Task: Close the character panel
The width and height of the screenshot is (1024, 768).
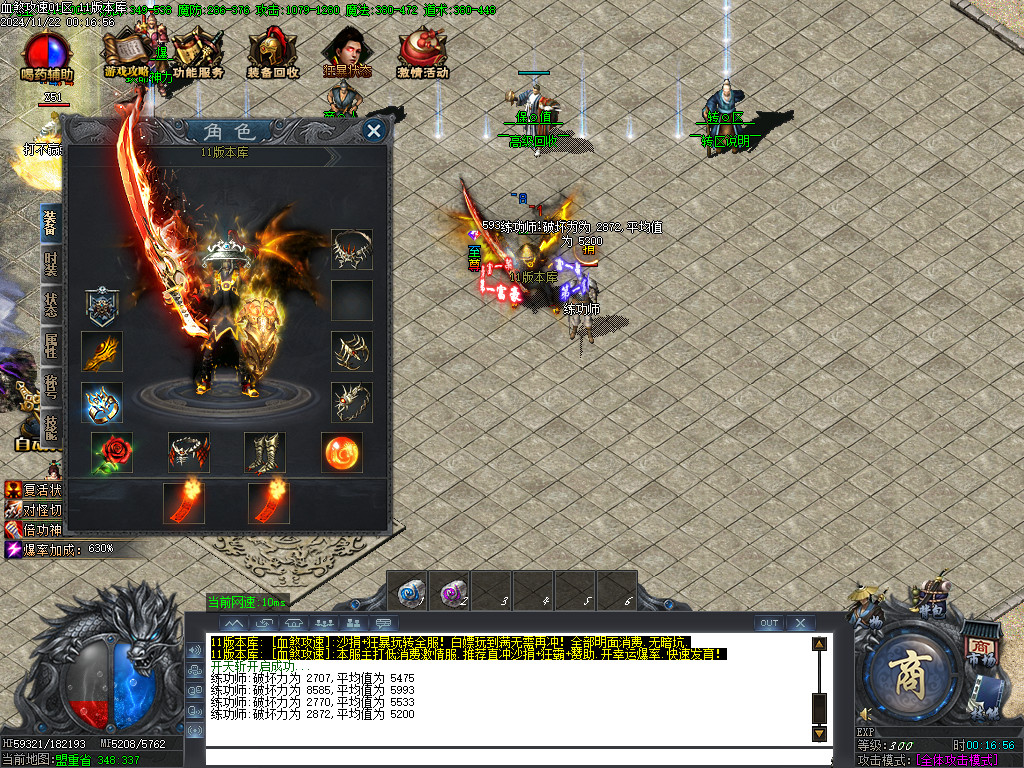Action: tap(374, 131)
